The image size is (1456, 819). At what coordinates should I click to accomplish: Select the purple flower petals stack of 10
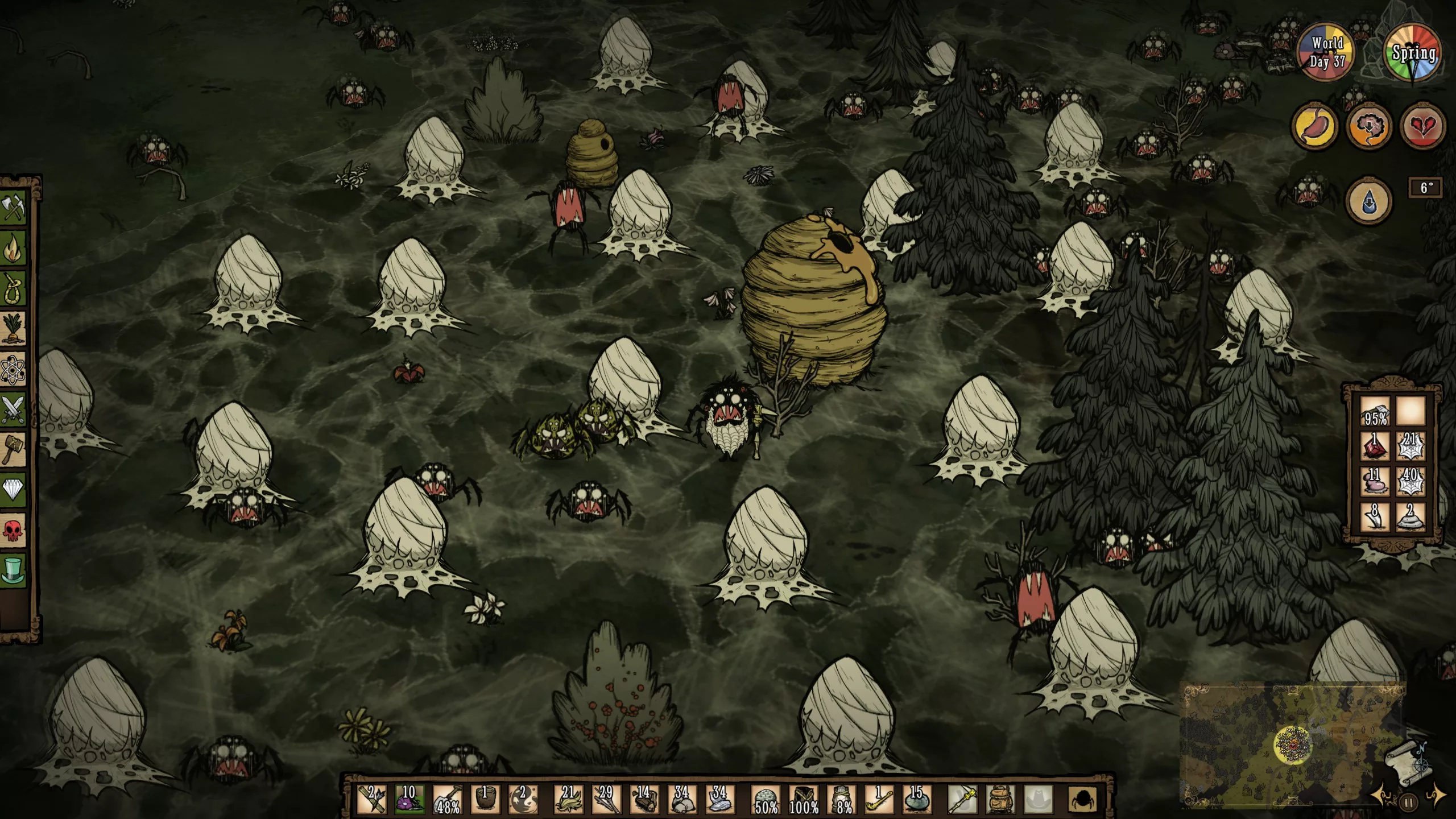(x=409, y=799)
